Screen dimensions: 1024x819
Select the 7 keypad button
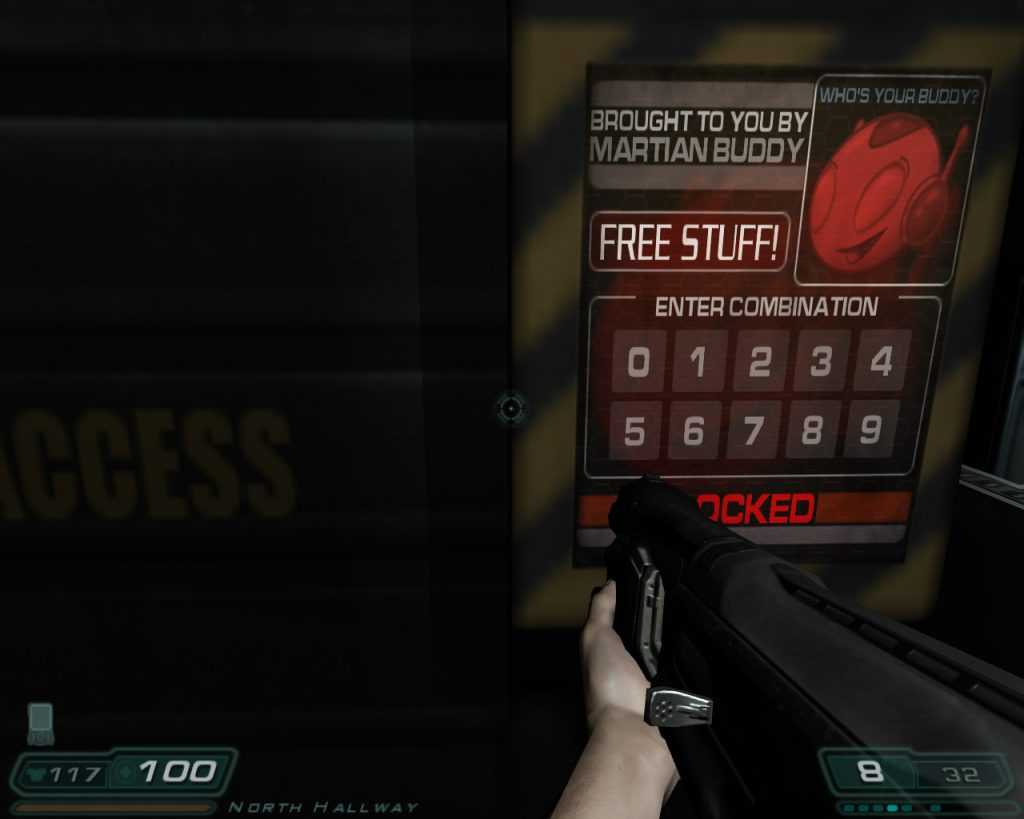pos(754,431)
